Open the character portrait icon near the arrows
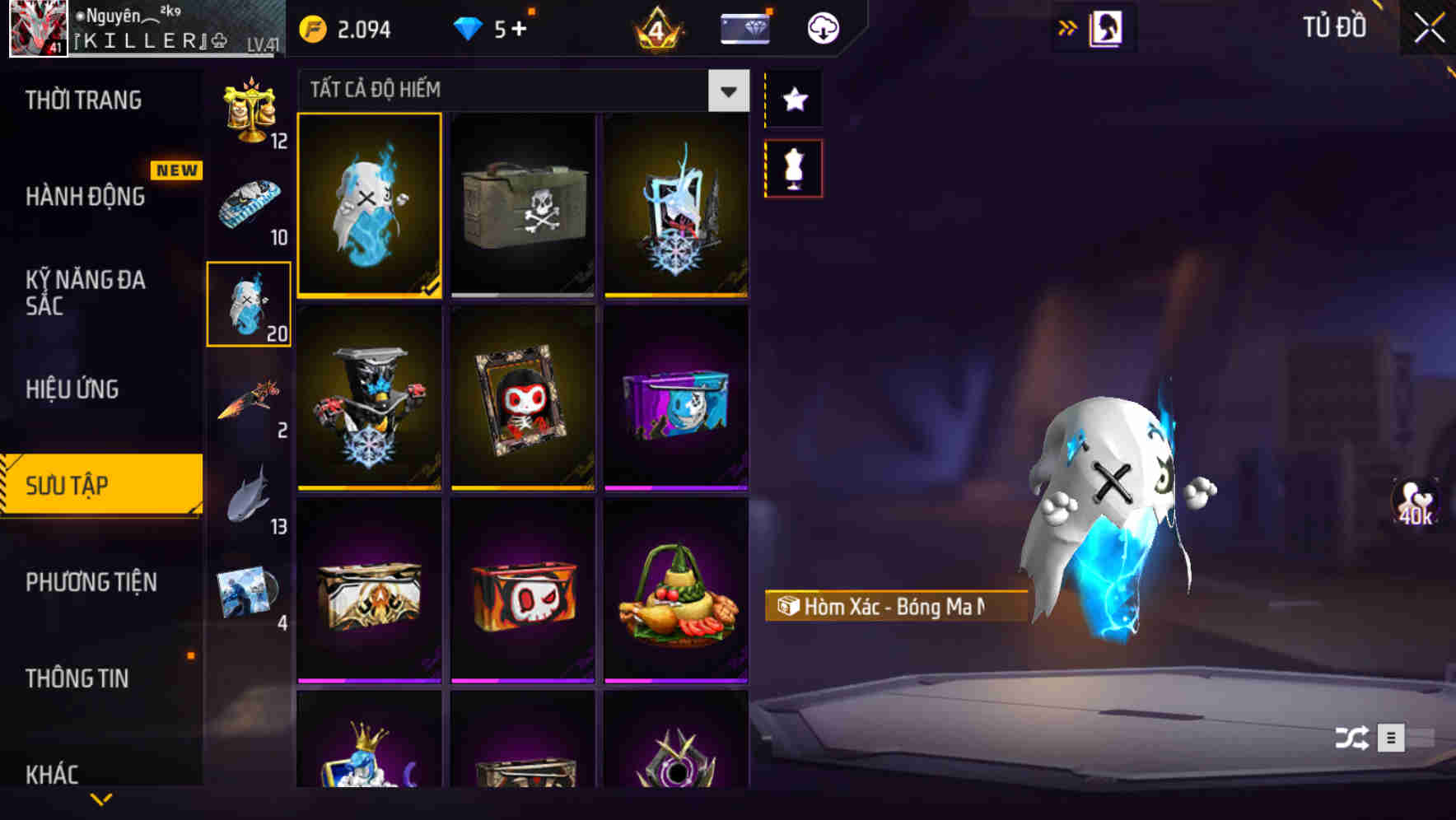 tap(1108, 26)
